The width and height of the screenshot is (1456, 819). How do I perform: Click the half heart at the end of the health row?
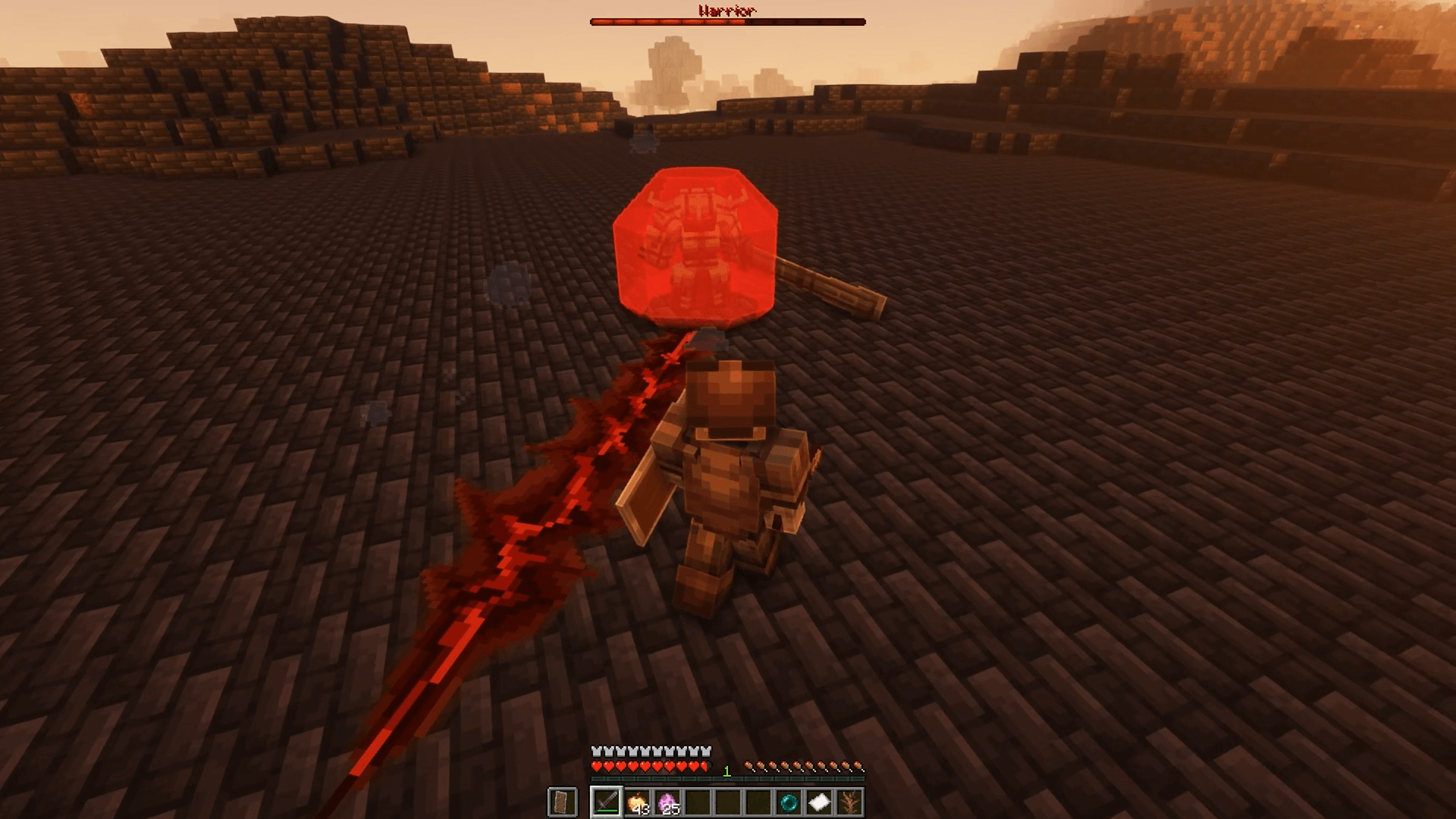(x=703, y=767)
